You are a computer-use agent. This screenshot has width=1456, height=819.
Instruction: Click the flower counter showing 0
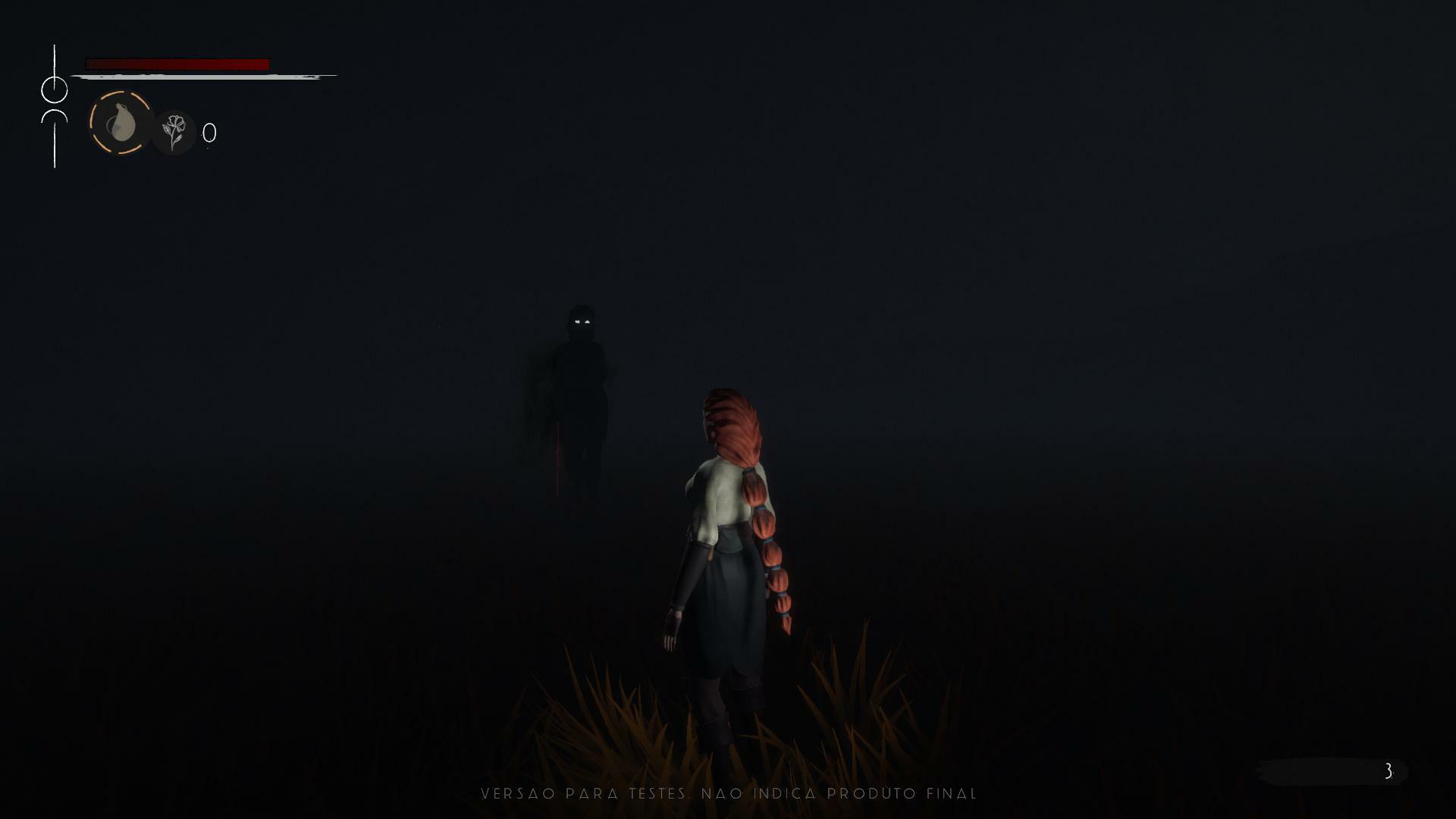point(209,133)
